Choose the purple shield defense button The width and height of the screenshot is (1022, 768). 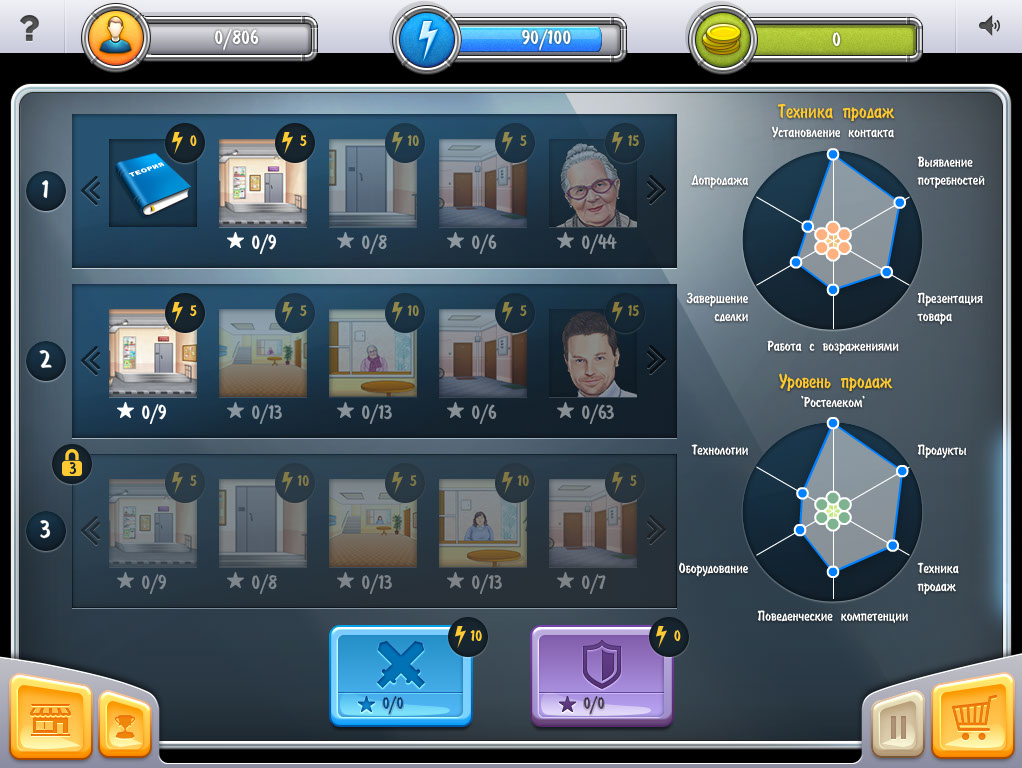pyautogui.click(x=601, y=674)
